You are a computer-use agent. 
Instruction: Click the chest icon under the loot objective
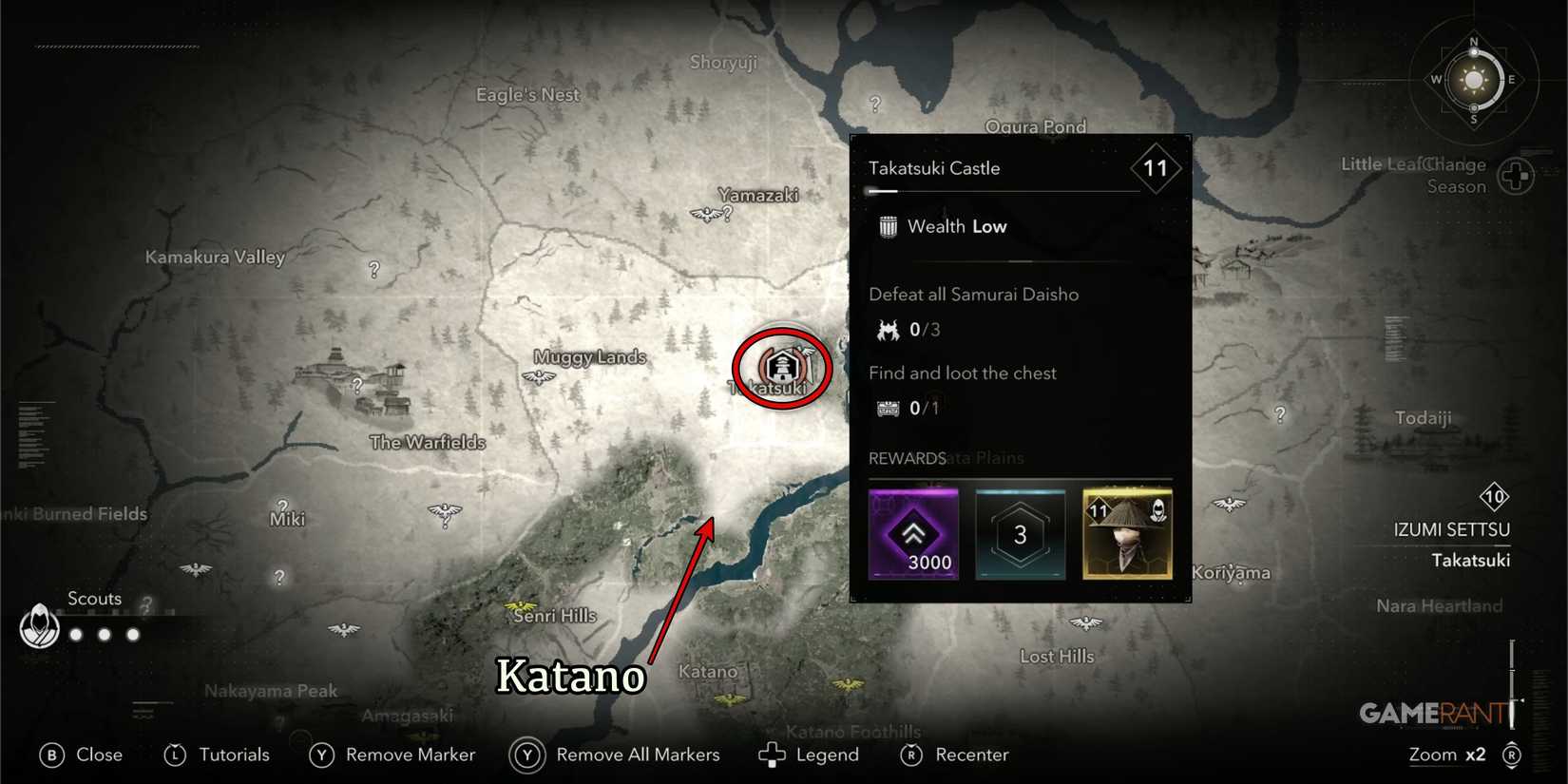click(x=886, y=407)
